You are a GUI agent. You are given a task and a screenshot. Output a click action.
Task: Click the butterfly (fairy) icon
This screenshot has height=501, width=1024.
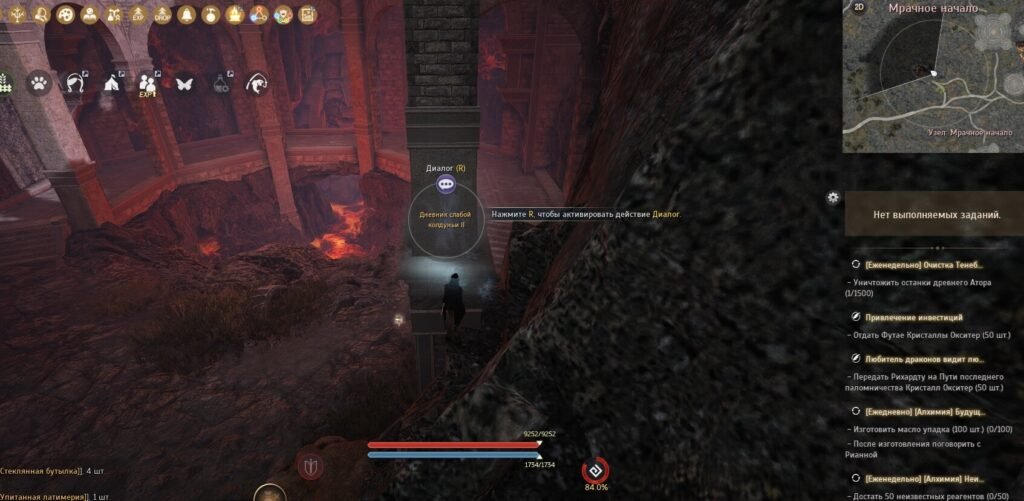pyautogui.click(x=184, y=84)
